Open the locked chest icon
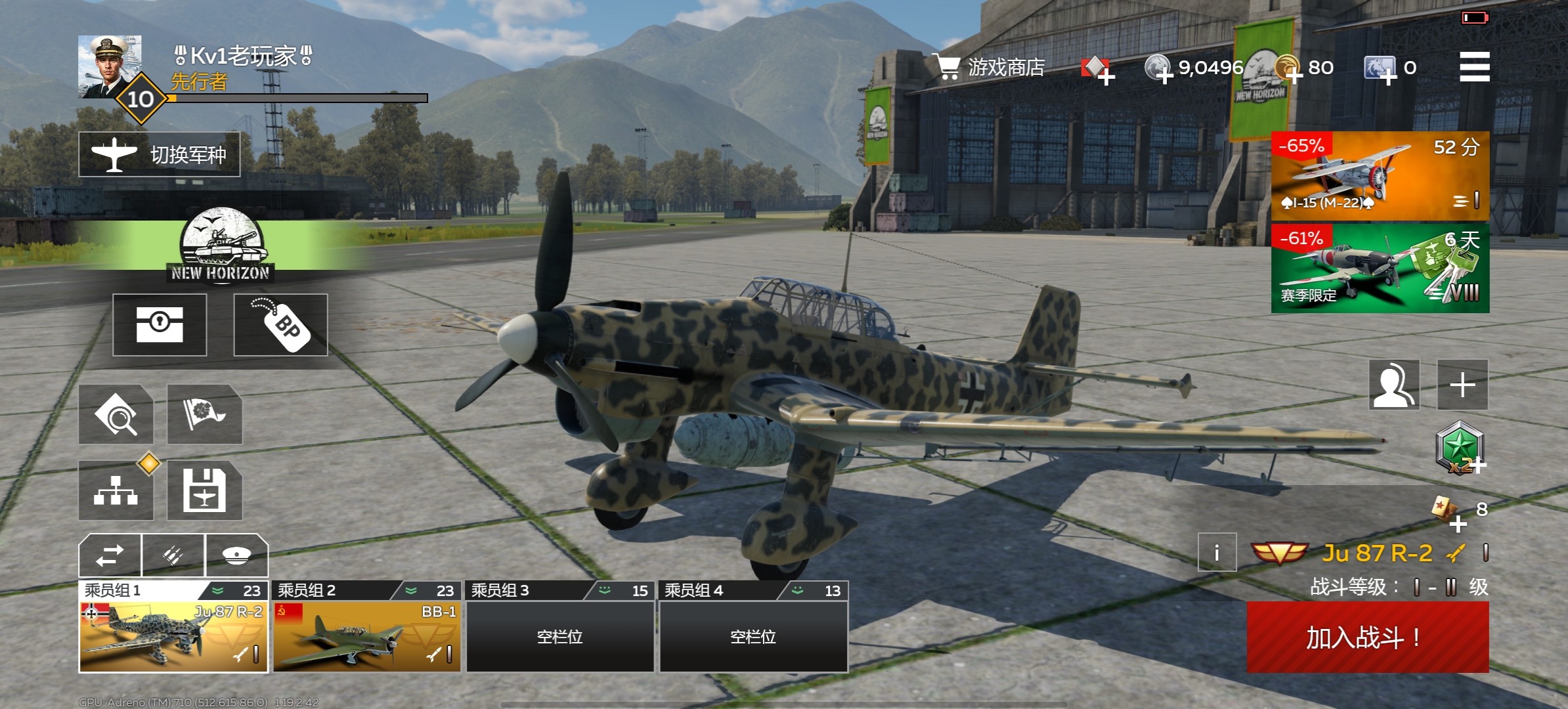Image resolution: width=1568 pixels, height=709 pixels. pyautogui.click(x=160, y=325)
